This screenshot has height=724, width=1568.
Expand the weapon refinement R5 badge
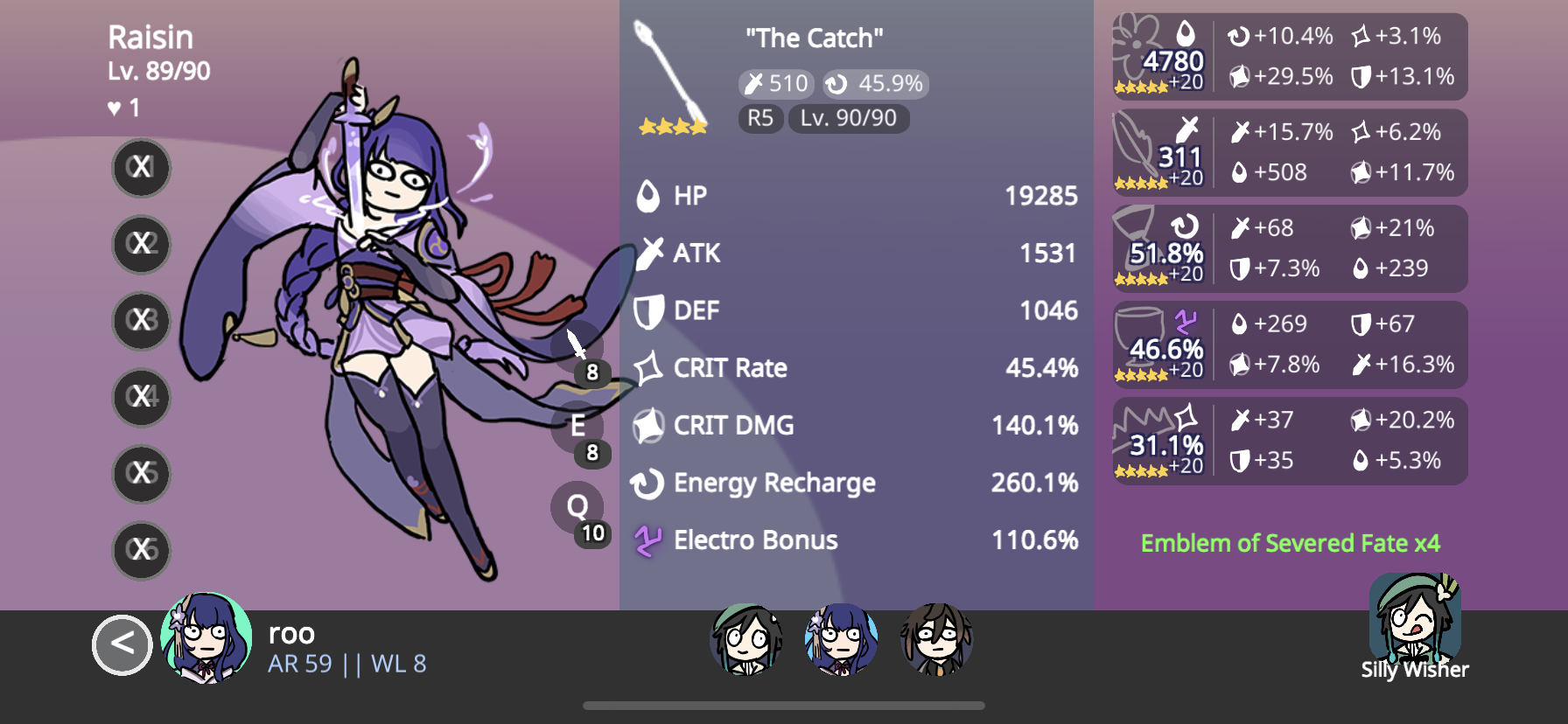point(759,118)
